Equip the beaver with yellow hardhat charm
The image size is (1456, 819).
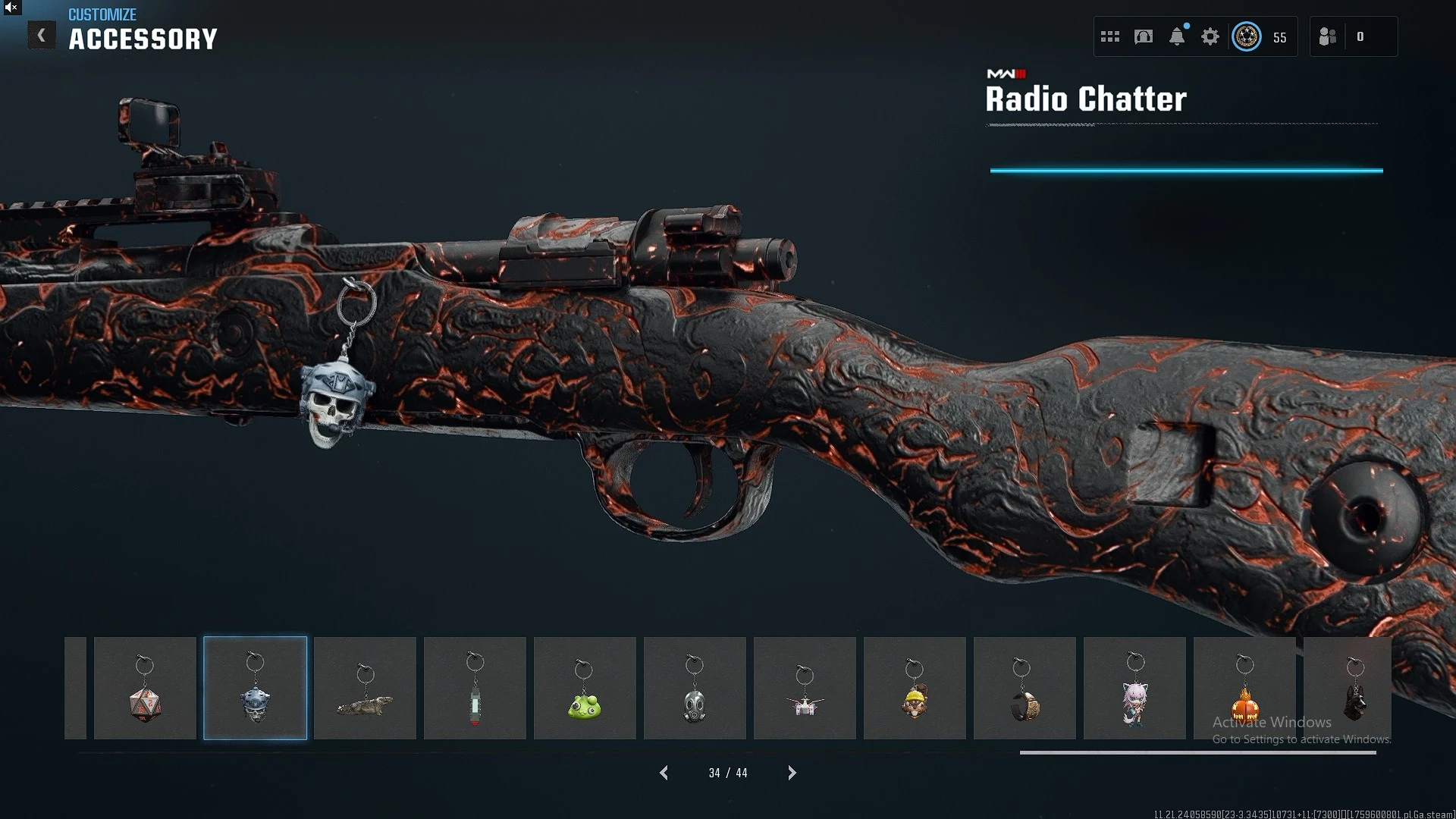coord(915,689)
